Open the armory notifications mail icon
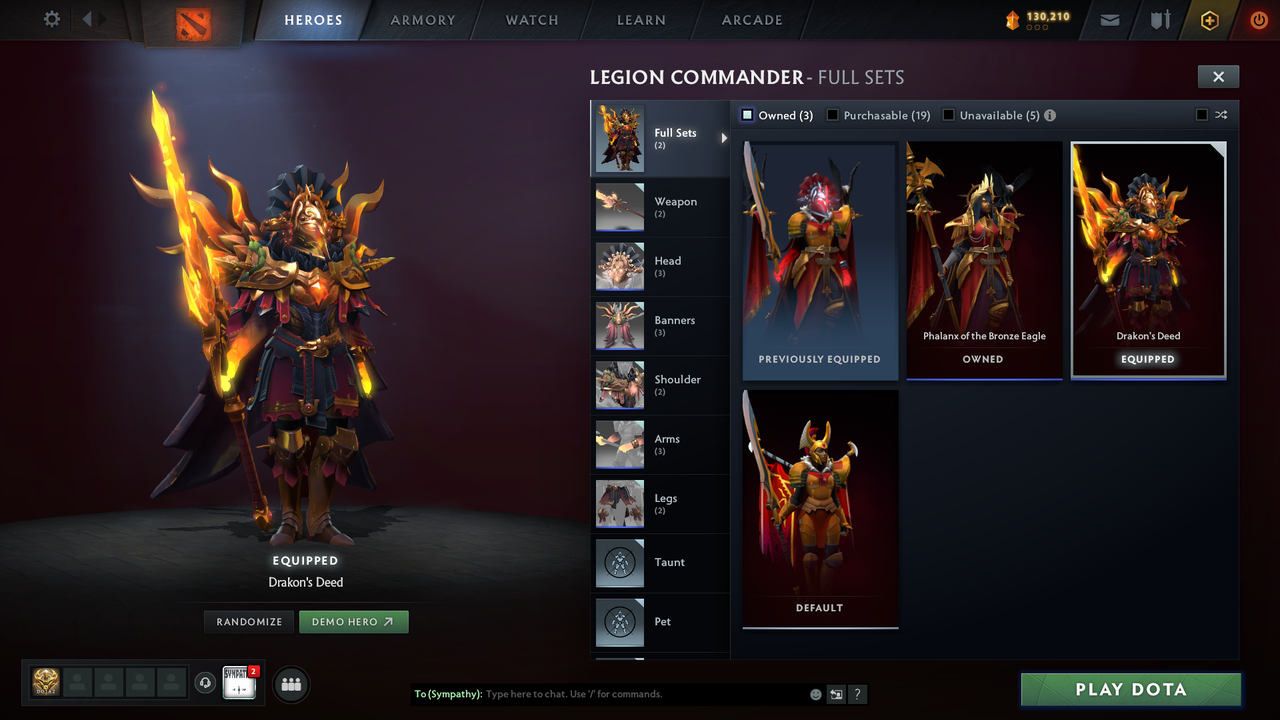Image resolution: width=1280 pixels, height=720 pixels. click(1109, 20)
